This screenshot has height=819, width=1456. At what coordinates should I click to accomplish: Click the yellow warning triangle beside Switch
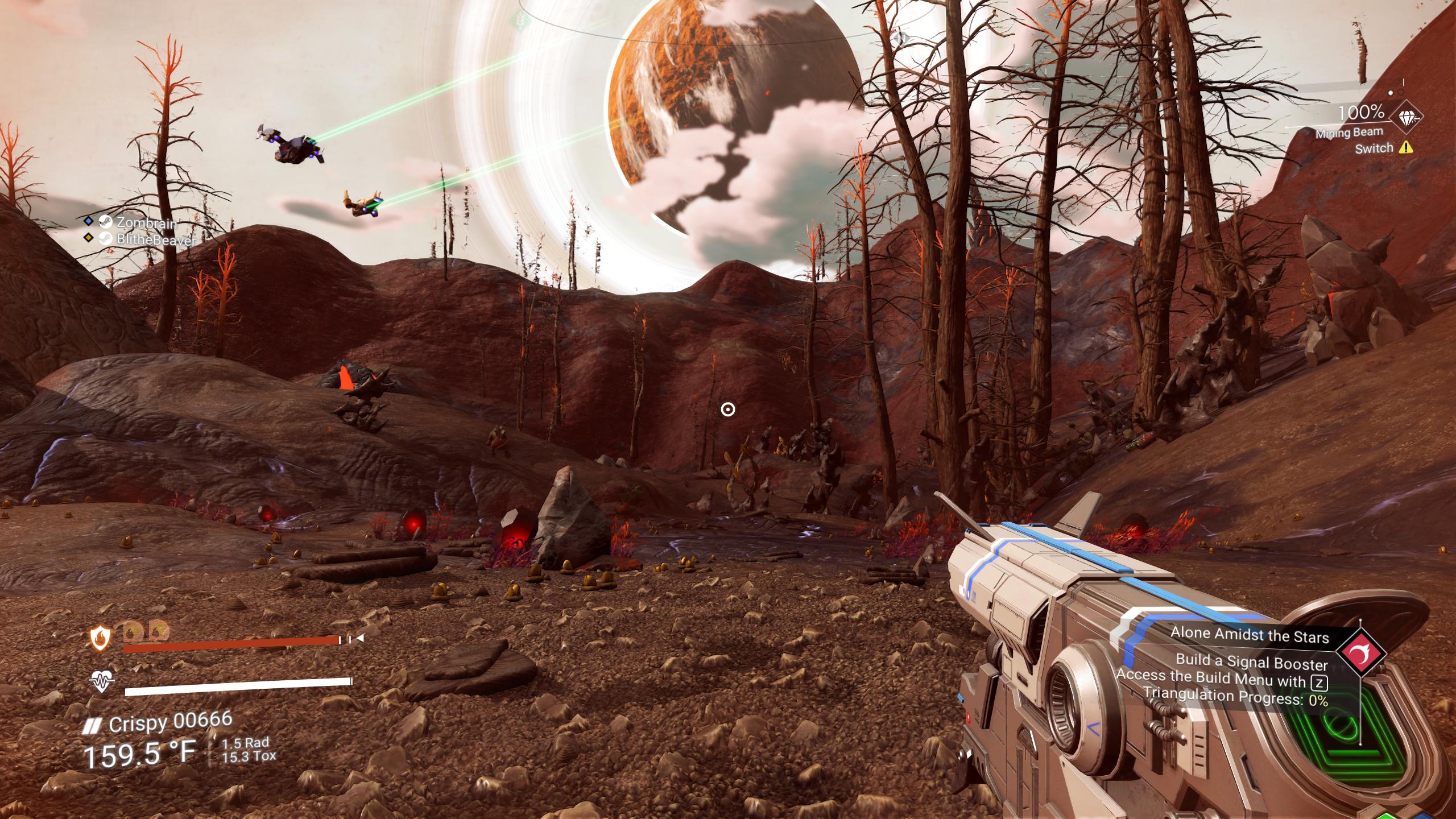(x=1406, y=148)
